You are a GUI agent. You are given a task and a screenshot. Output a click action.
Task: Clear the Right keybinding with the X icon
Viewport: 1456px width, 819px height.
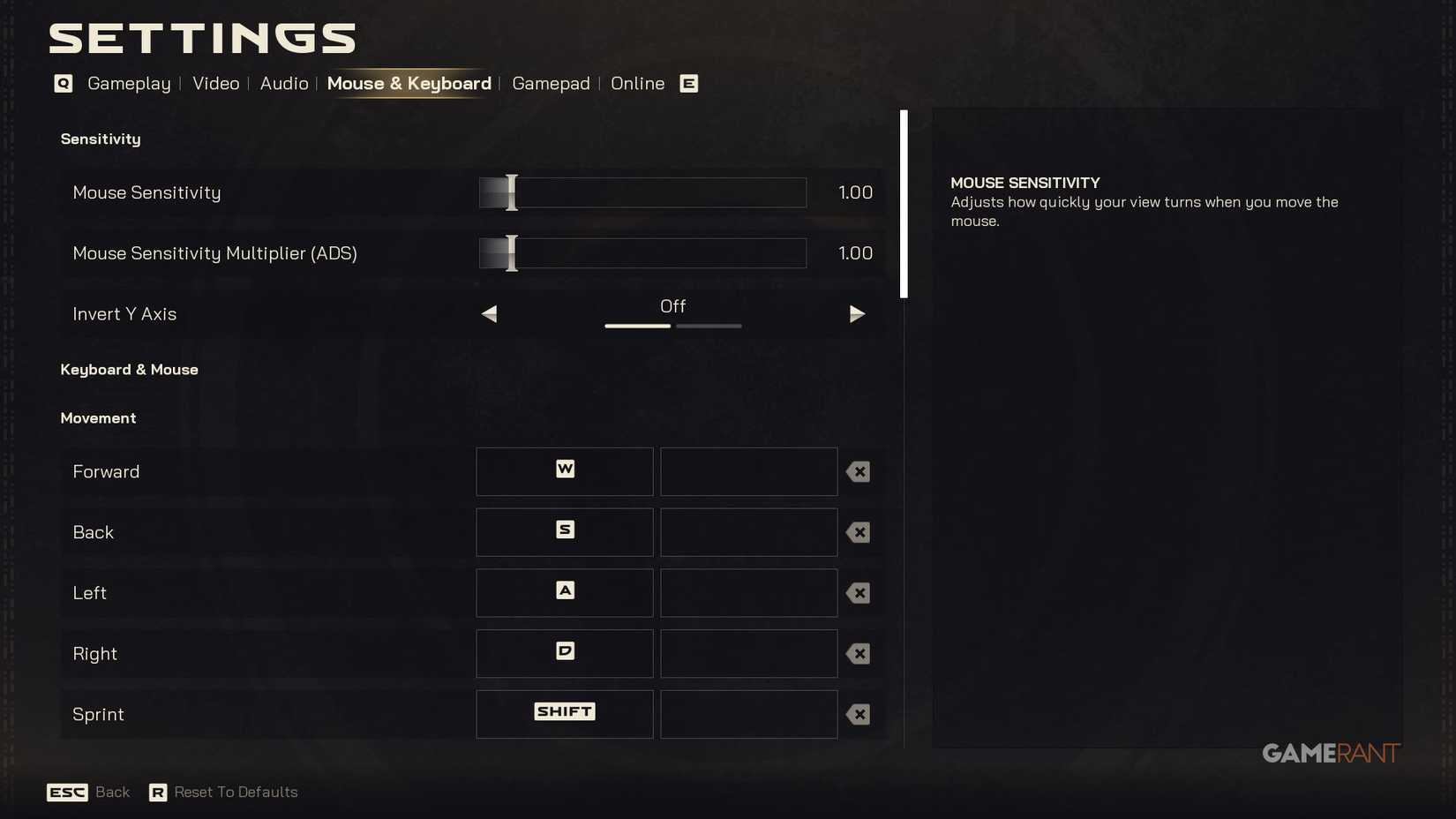(x=857, y=654)
